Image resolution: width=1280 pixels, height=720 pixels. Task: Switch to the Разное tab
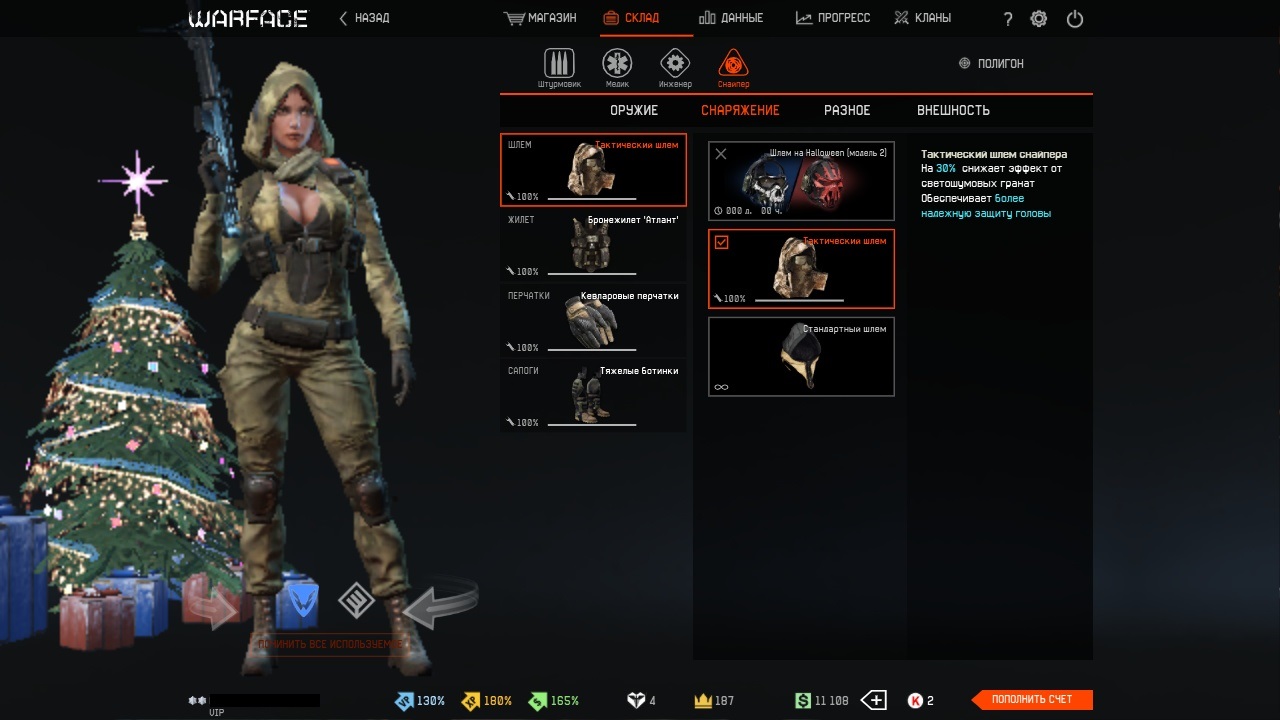847,110
